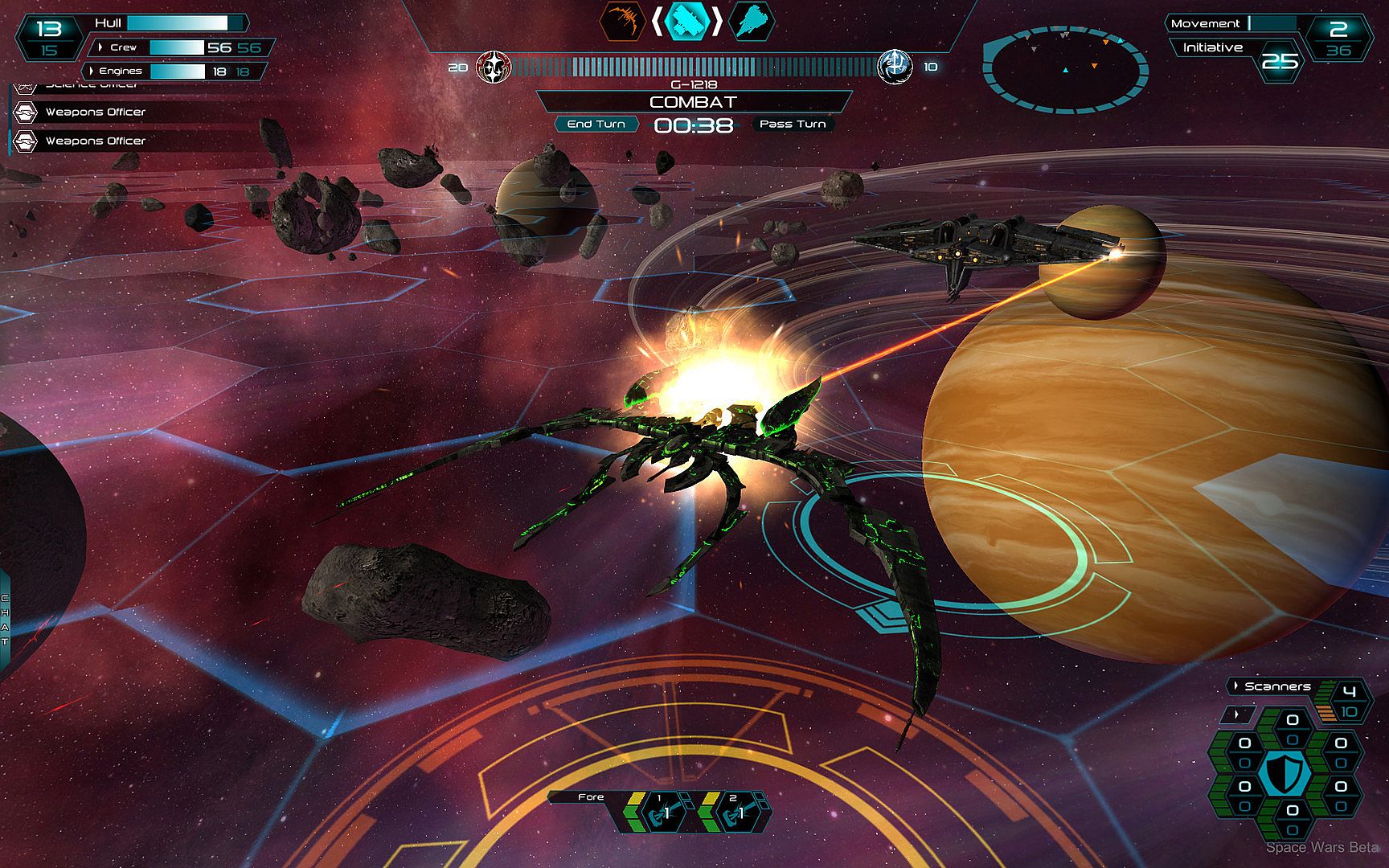The image size is (1389, 868).
Task: Click the End Turn button
Action: [596, 124]
